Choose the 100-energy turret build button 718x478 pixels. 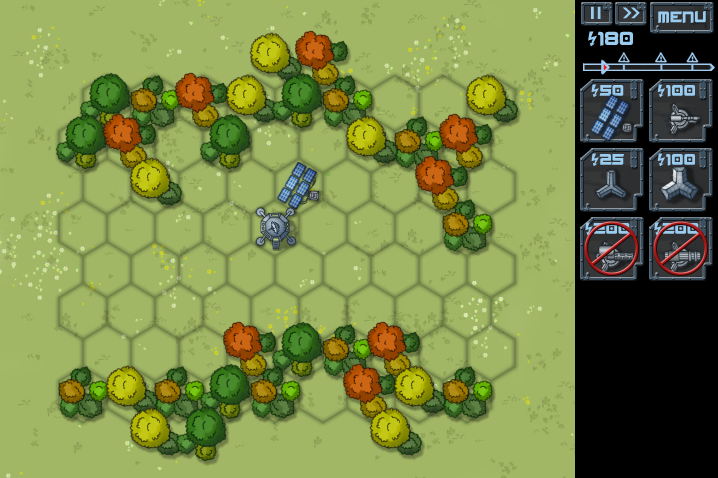tap(680, 111)
